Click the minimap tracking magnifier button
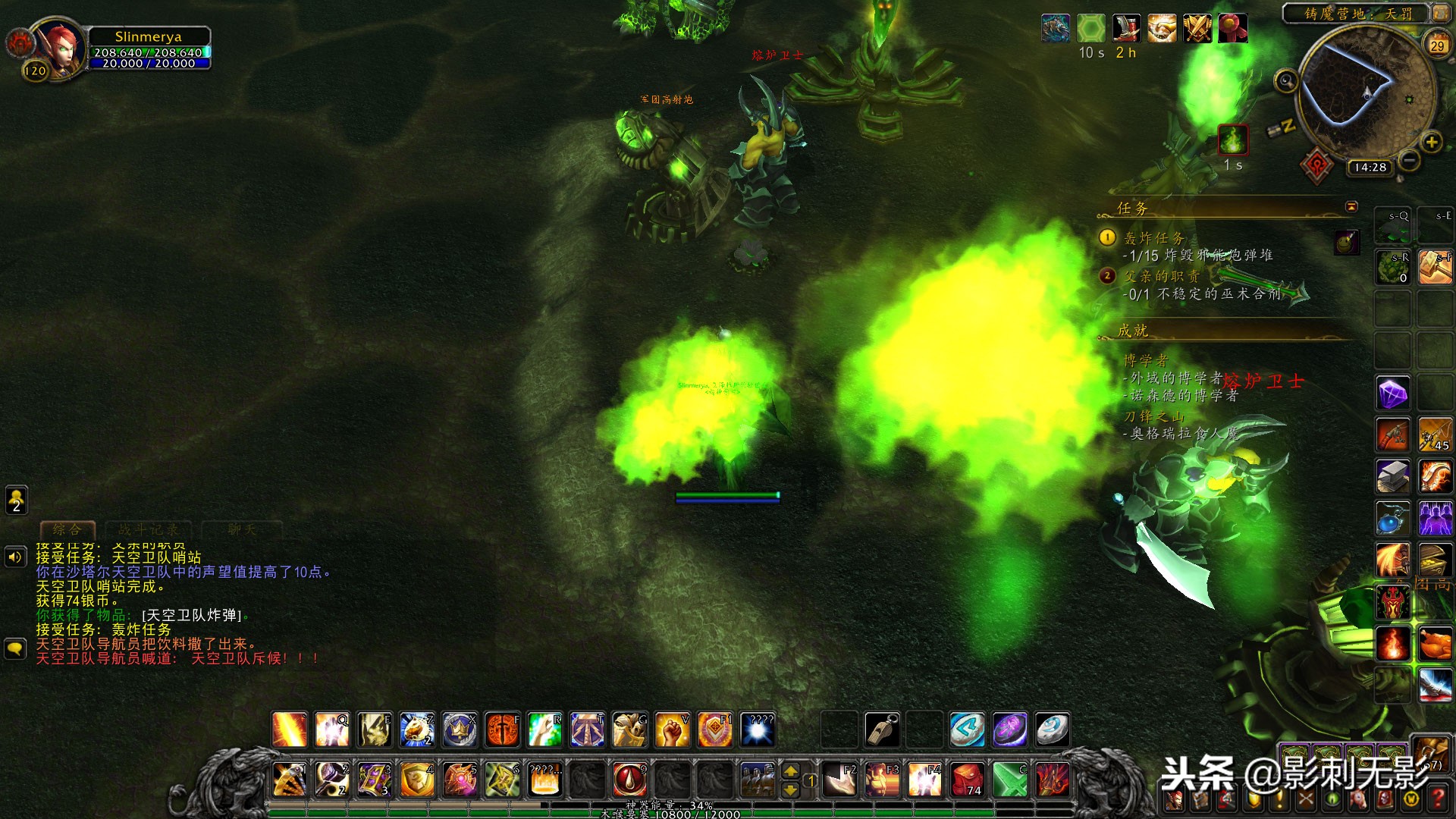The height and width of the screenshot is (819, 1456). tap(1285, 80)
